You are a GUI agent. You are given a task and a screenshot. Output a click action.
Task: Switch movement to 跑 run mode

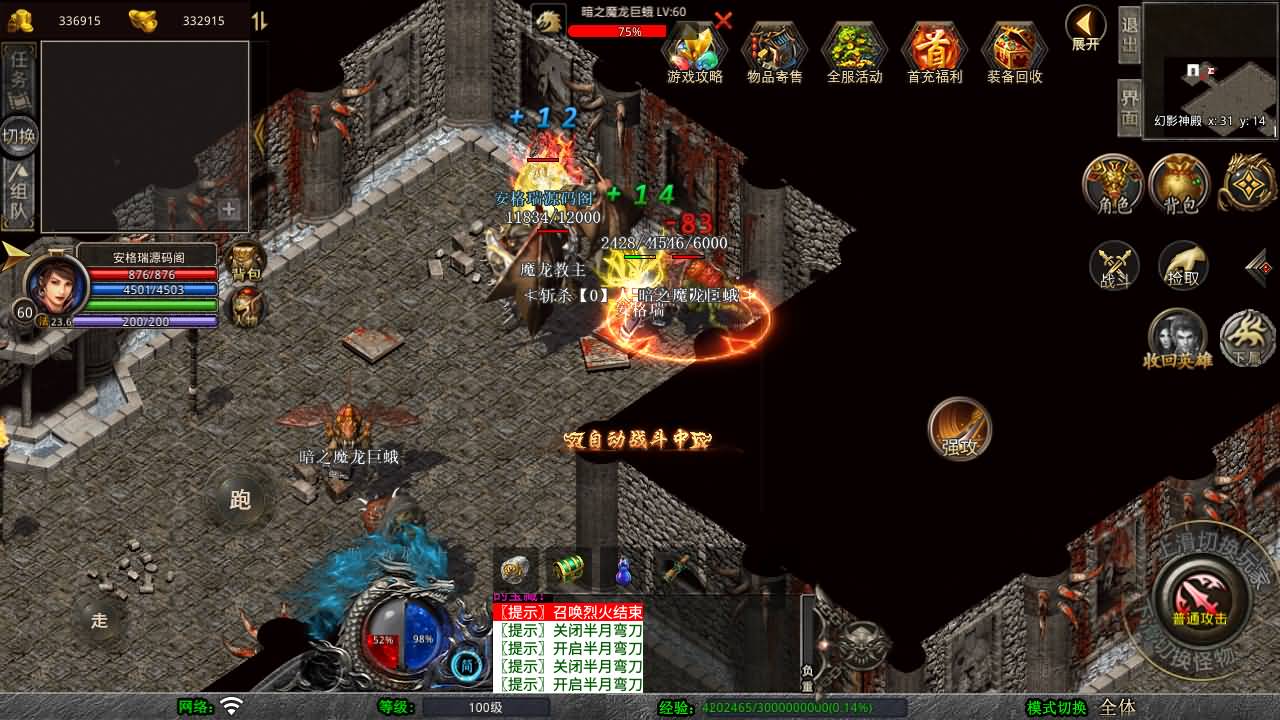click(x=240, y=500)
